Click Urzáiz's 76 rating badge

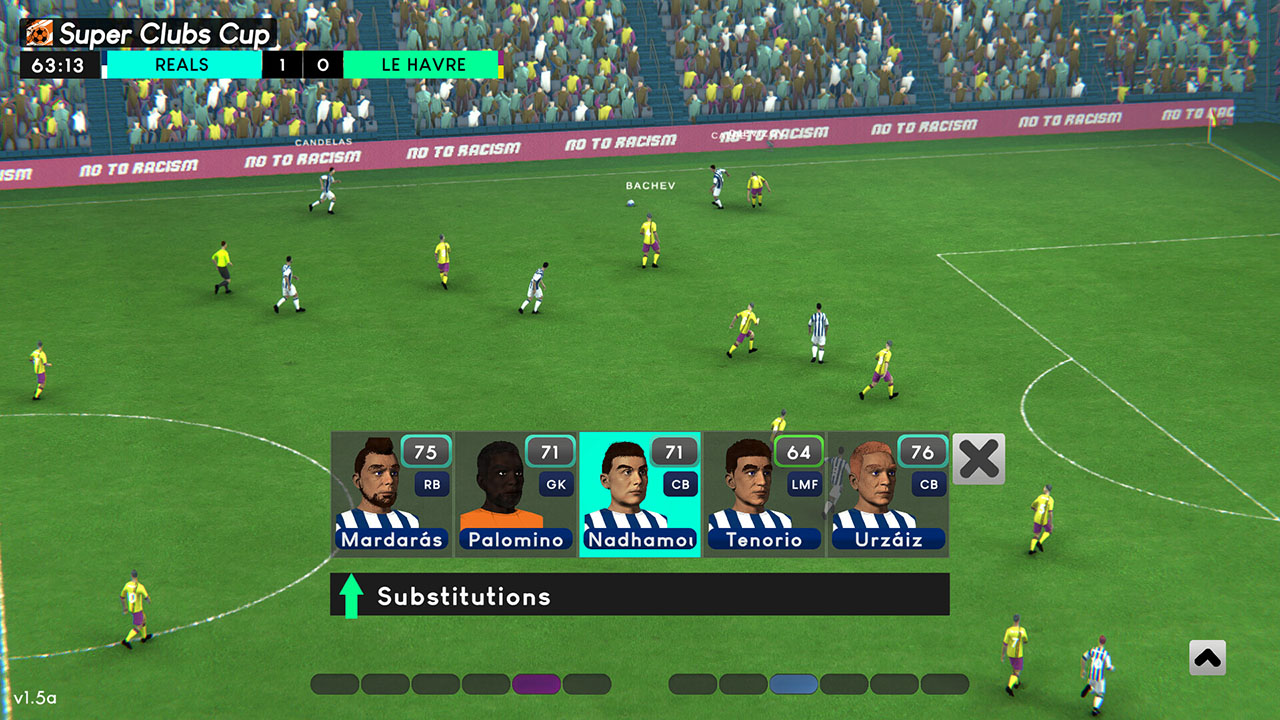(x=922, y=452)
